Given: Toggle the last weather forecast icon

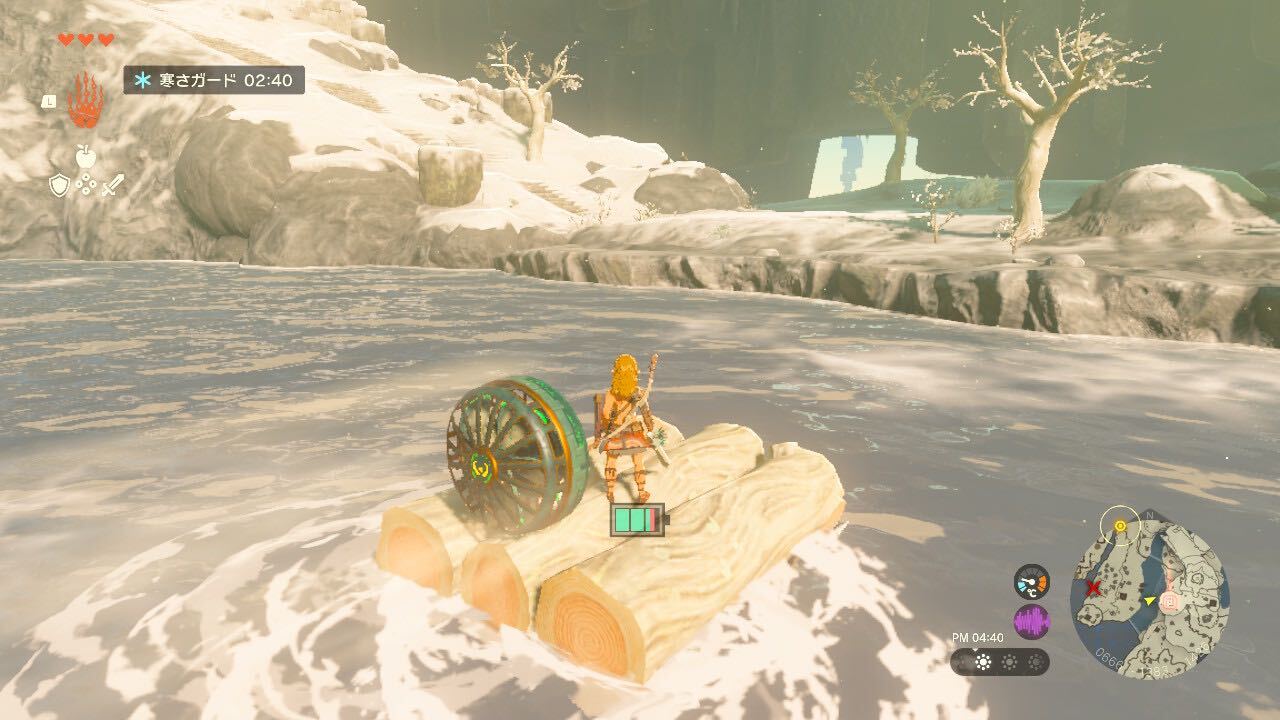Looking at the screenshot, I should 1036,662.
